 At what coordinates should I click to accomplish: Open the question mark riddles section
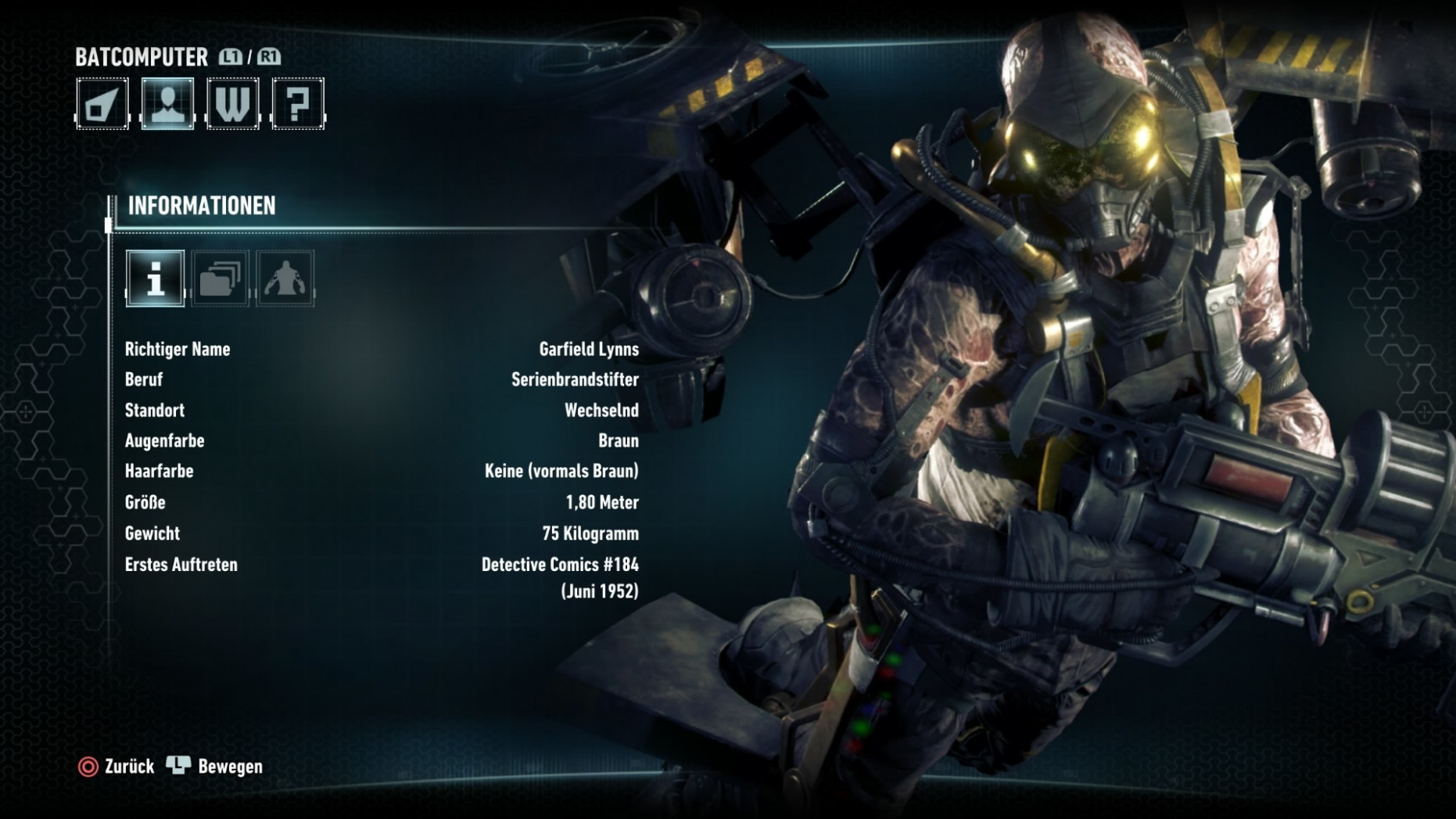point(298,102)
